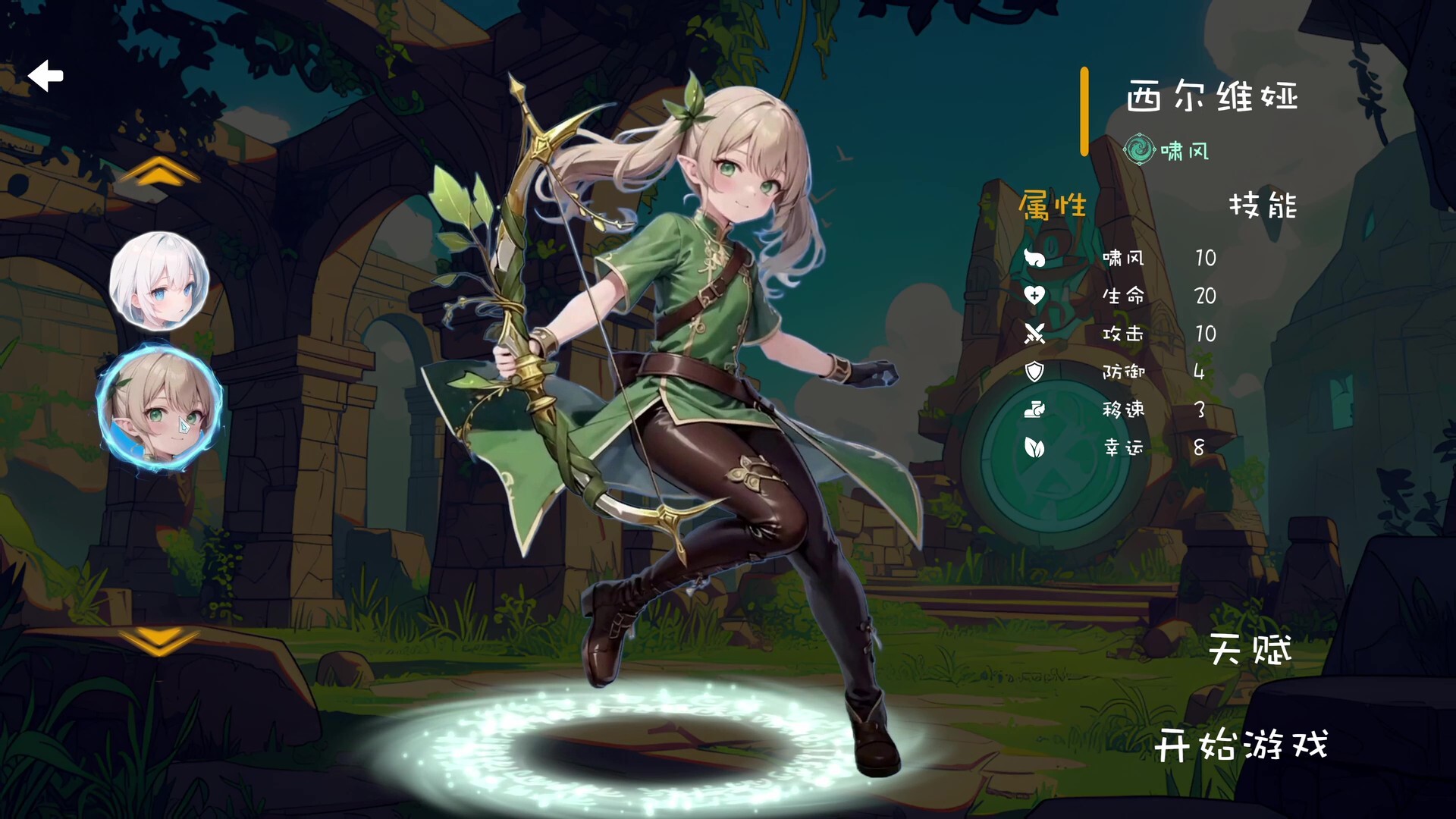Click the 啸风 wind attribute icon
The width and height of the screenshot is (1456, 819).
pyautogui.click(x=1036, y=259)
